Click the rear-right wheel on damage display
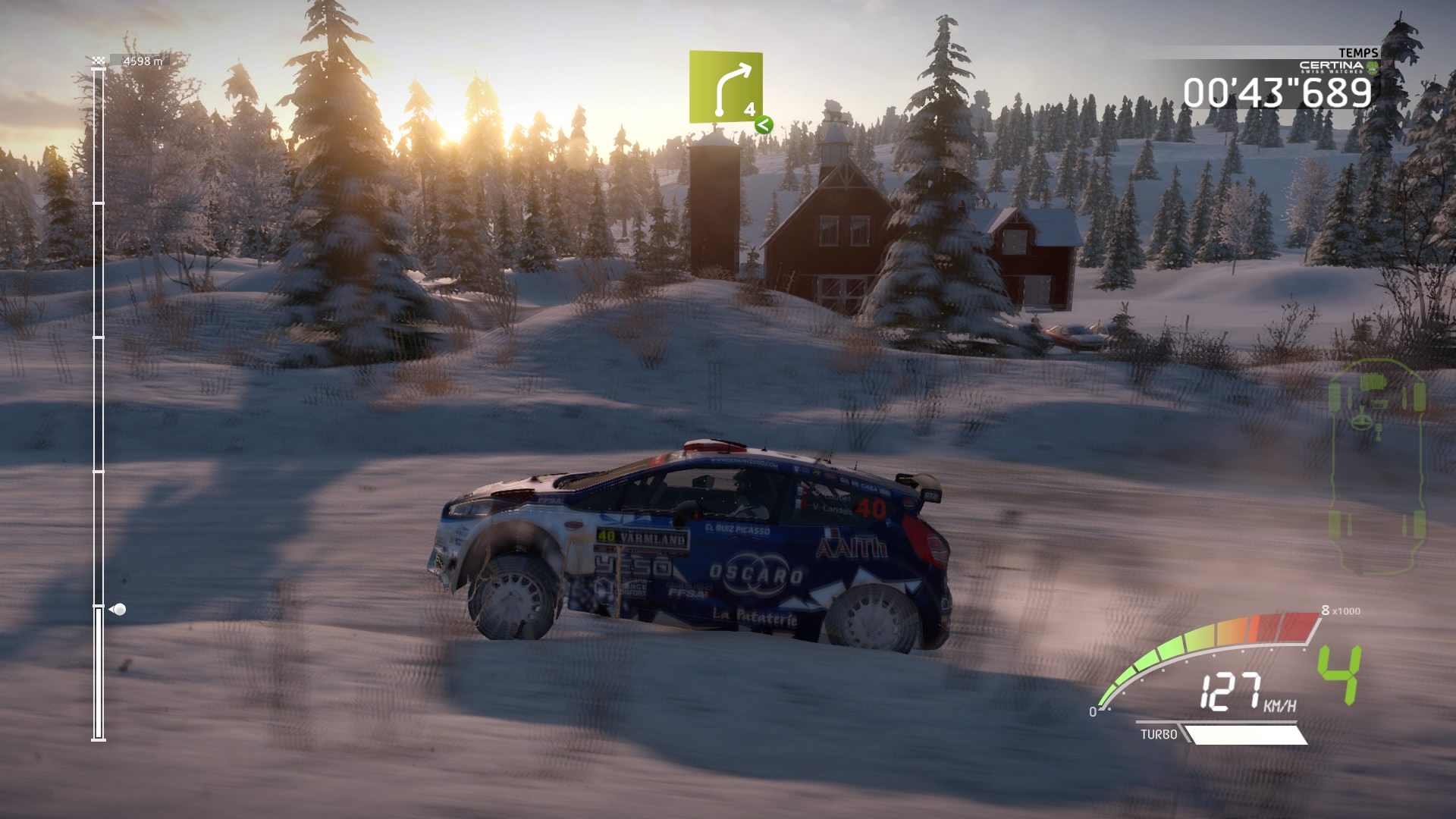This screenshot has width=1456, height=819. point(1420,523)
